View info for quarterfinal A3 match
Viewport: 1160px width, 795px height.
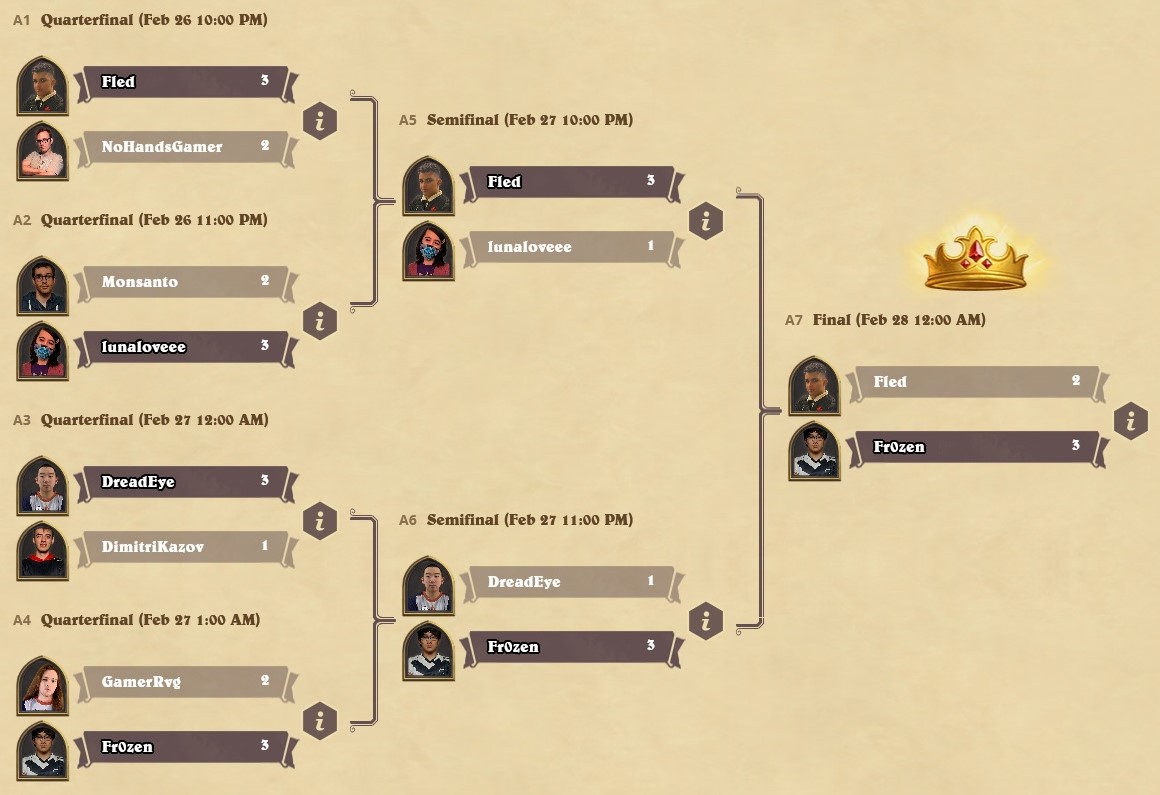point(320,521)
